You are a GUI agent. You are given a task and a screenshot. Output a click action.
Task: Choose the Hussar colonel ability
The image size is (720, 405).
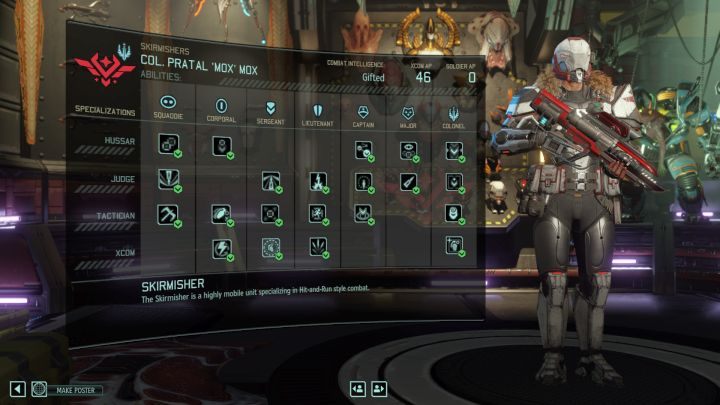(x=454, y=151)
